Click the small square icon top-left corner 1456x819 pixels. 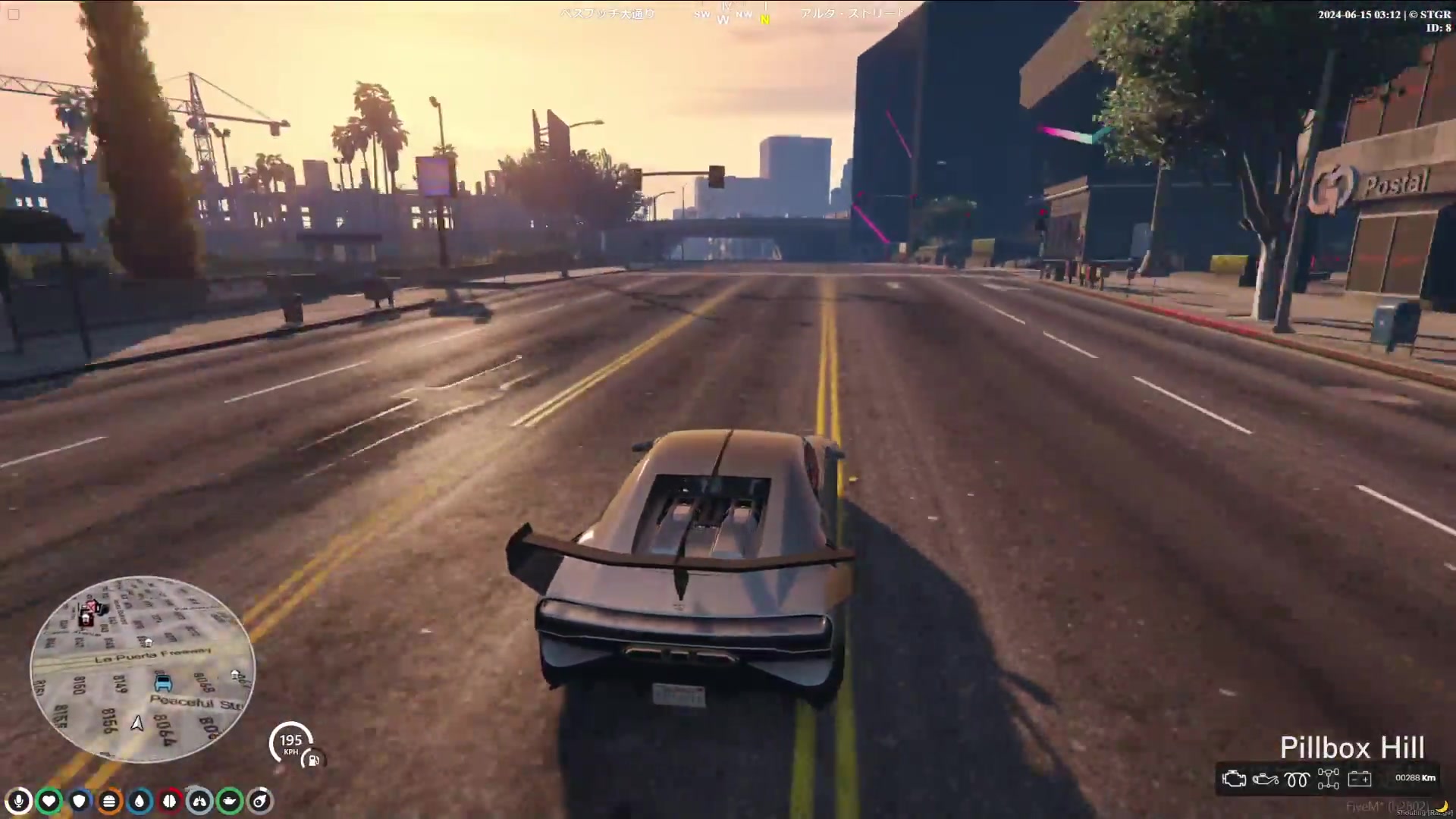coord(14,14)
